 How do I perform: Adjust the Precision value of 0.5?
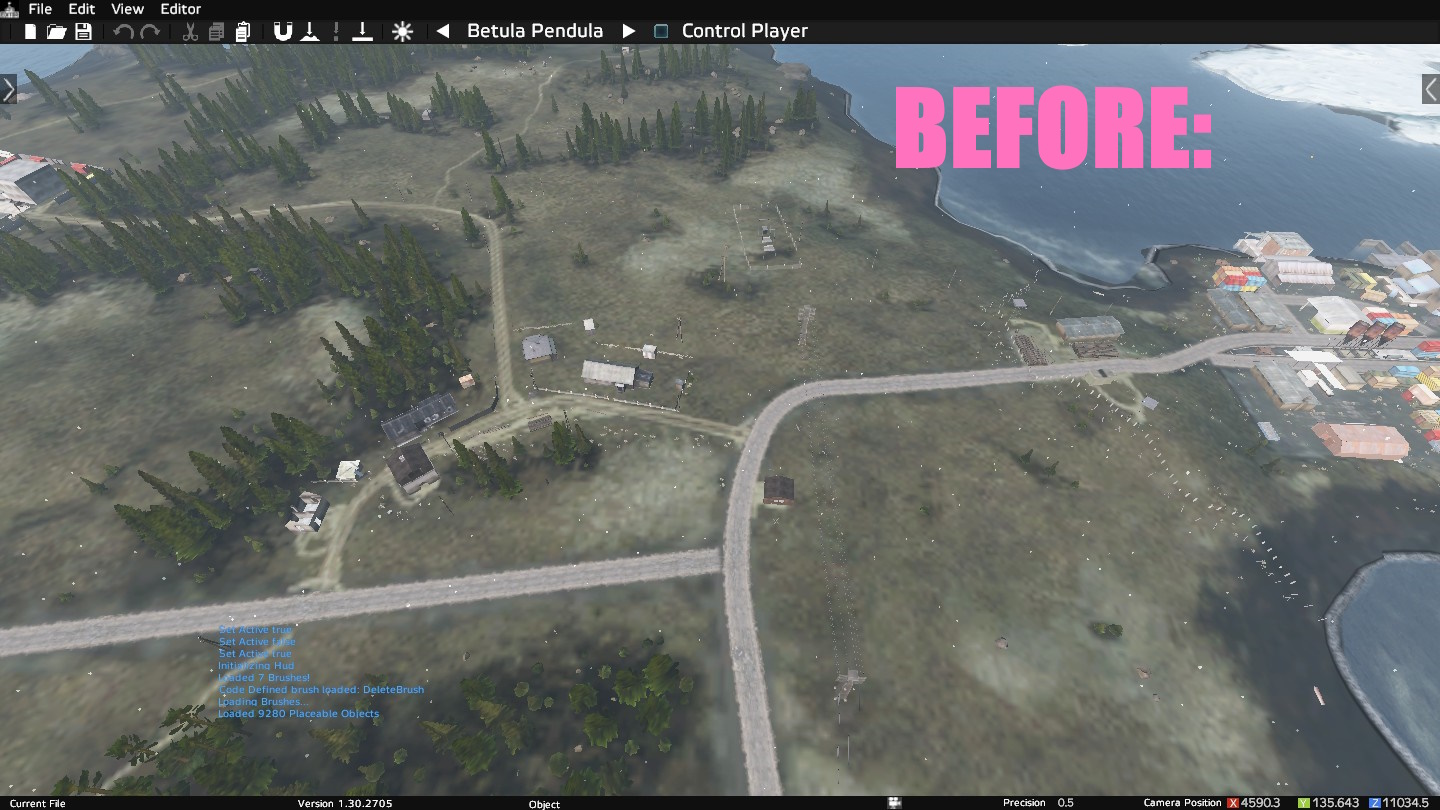point(1064,802)
